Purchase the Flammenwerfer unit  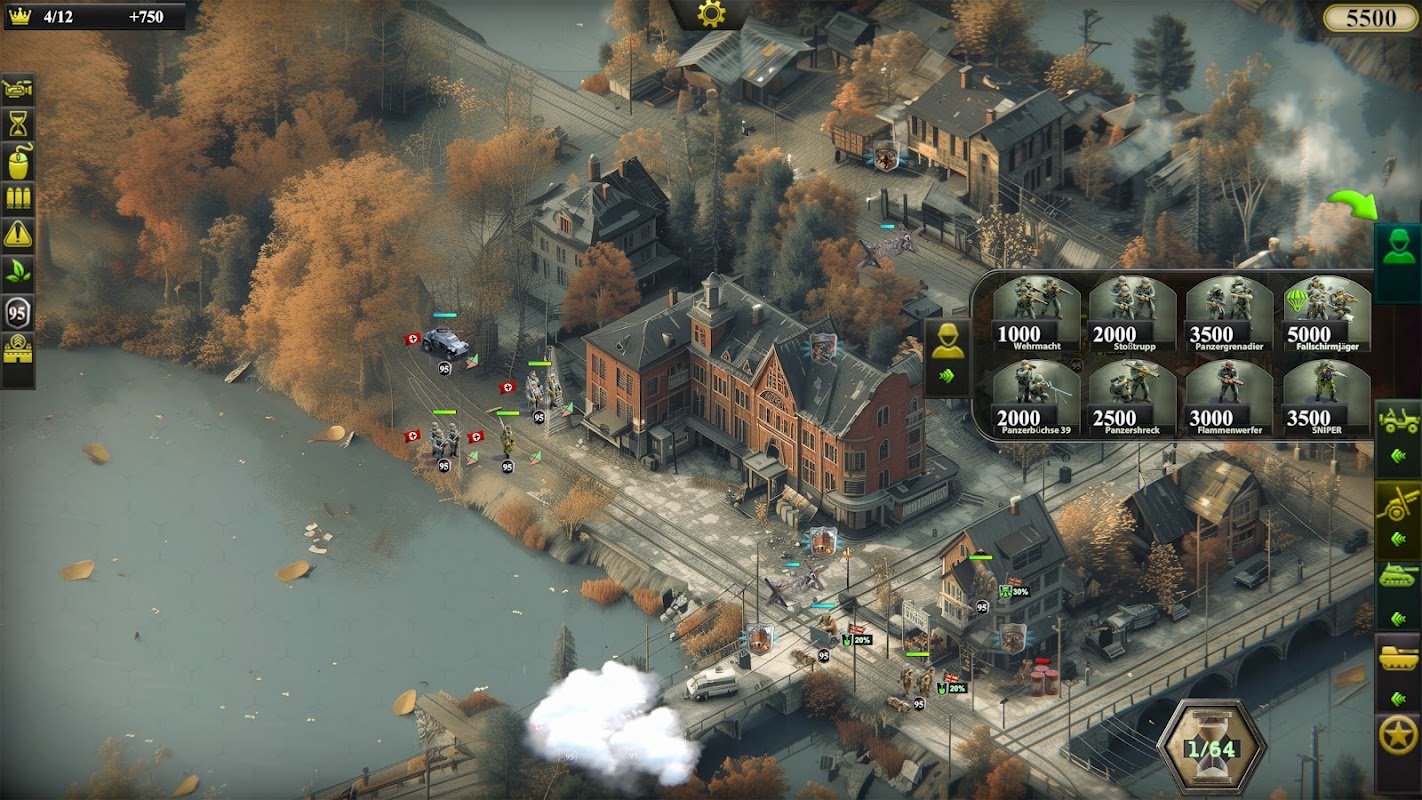(1230, 397)
